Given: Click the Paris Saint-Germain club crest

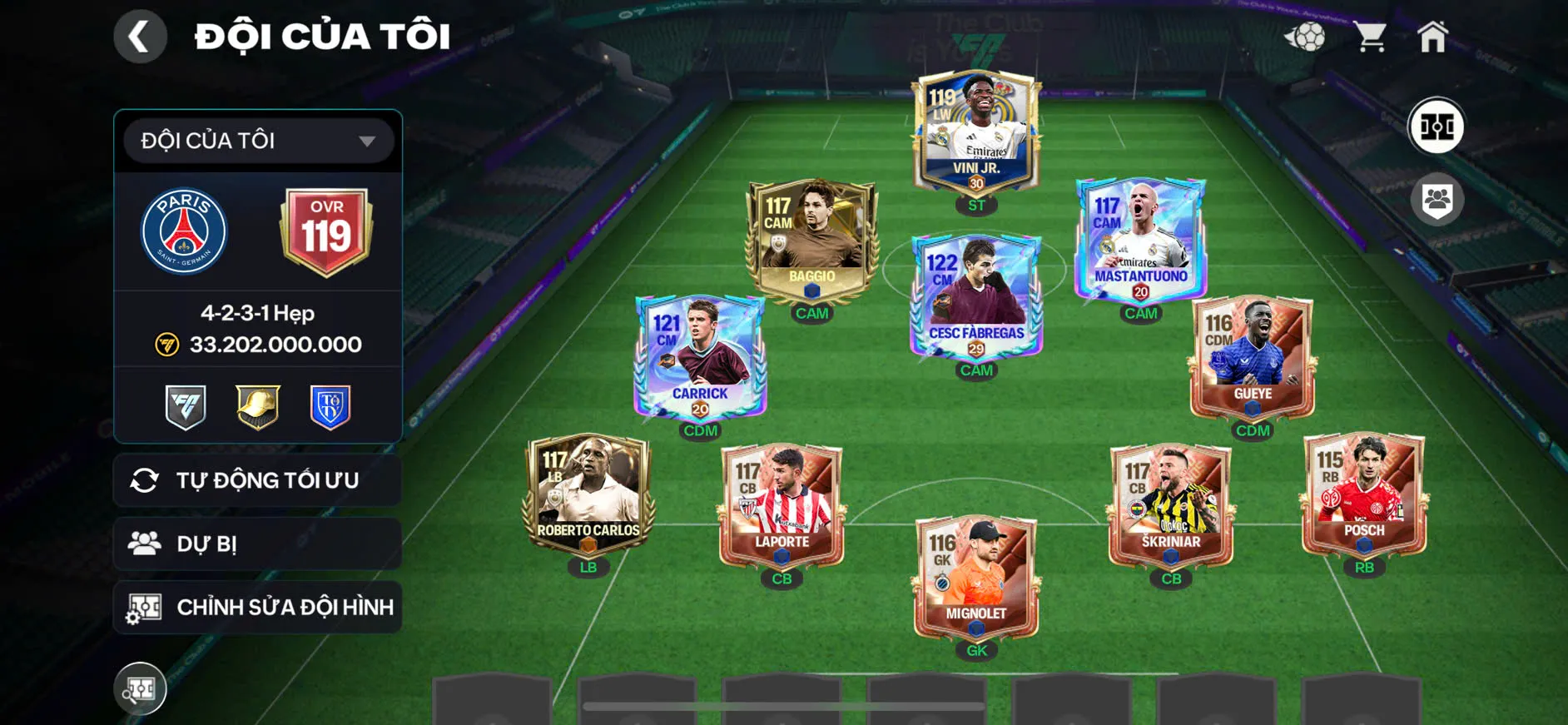Looking at the screenshot, I should (184, 231).
